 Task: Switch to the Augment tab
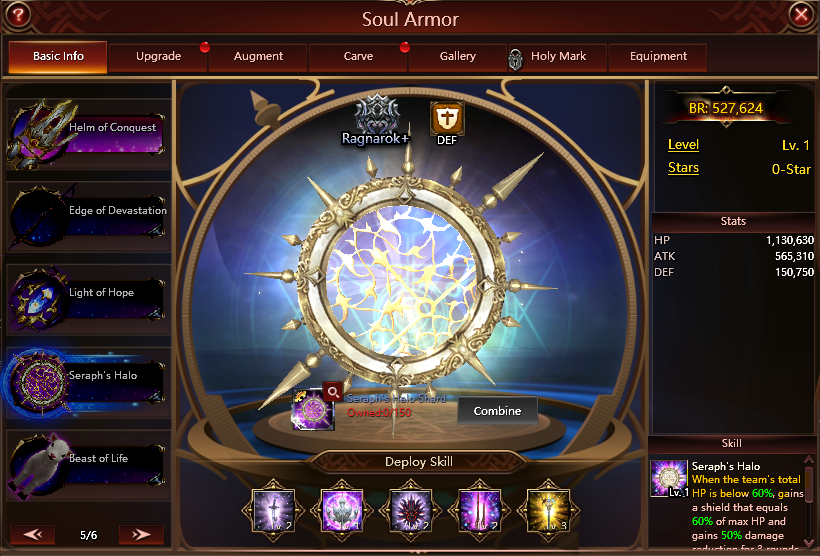(x=258, y=57)
